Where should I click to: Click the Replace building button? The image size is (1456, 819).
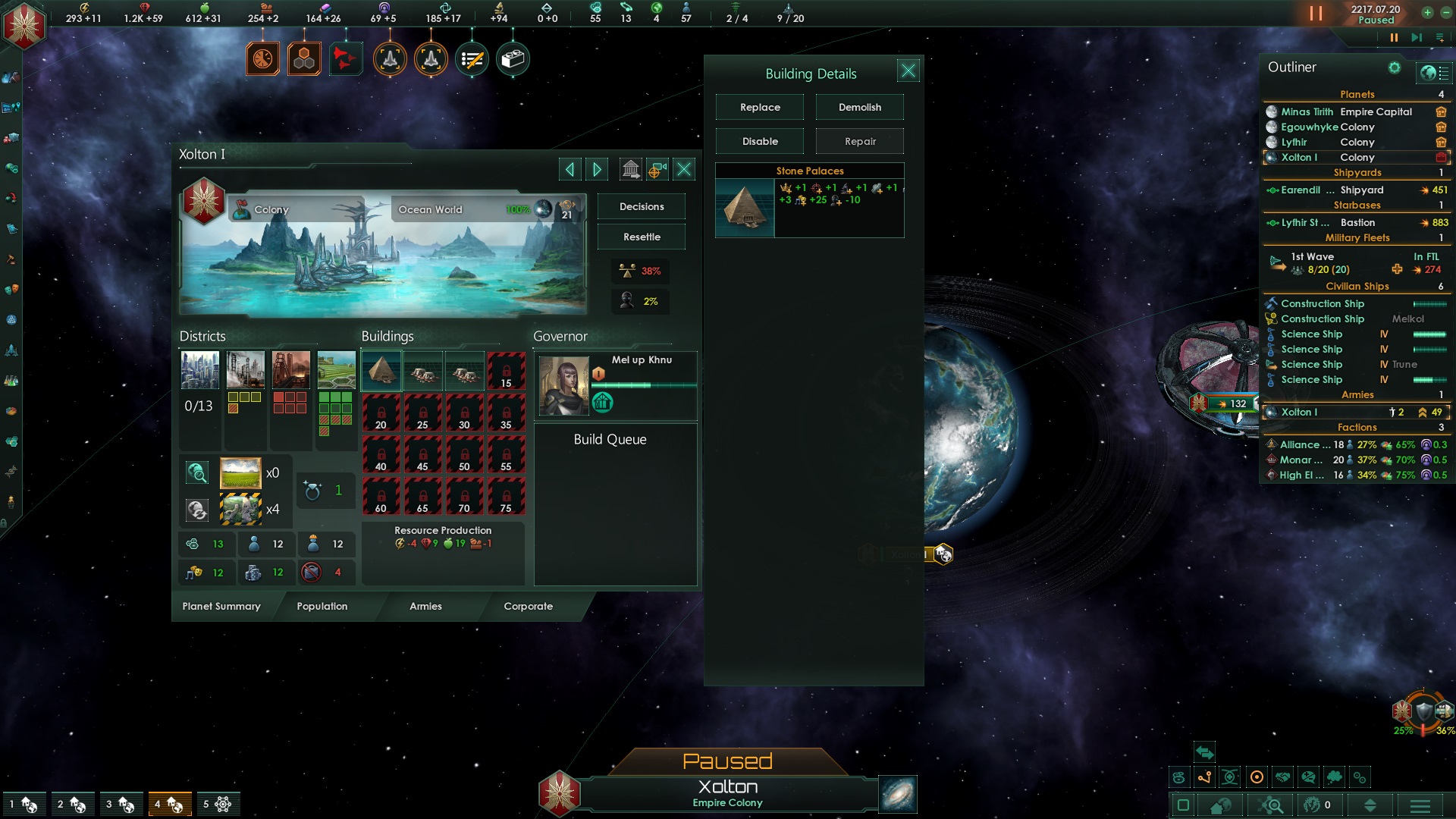(x=760, y=107)
